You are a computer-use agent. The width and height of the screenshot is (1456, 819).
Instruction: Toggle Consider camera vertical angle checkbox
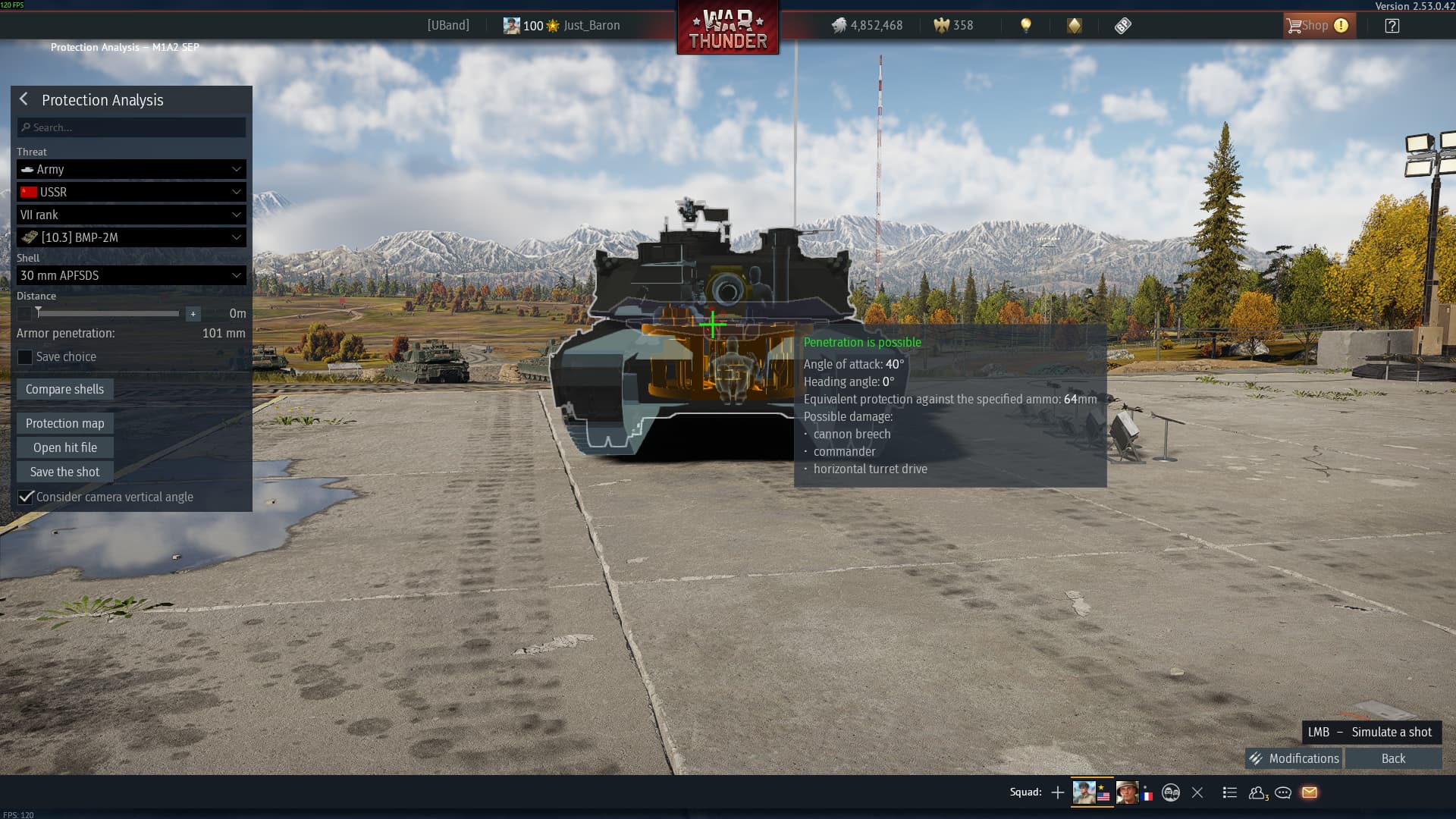pos(26,497)
